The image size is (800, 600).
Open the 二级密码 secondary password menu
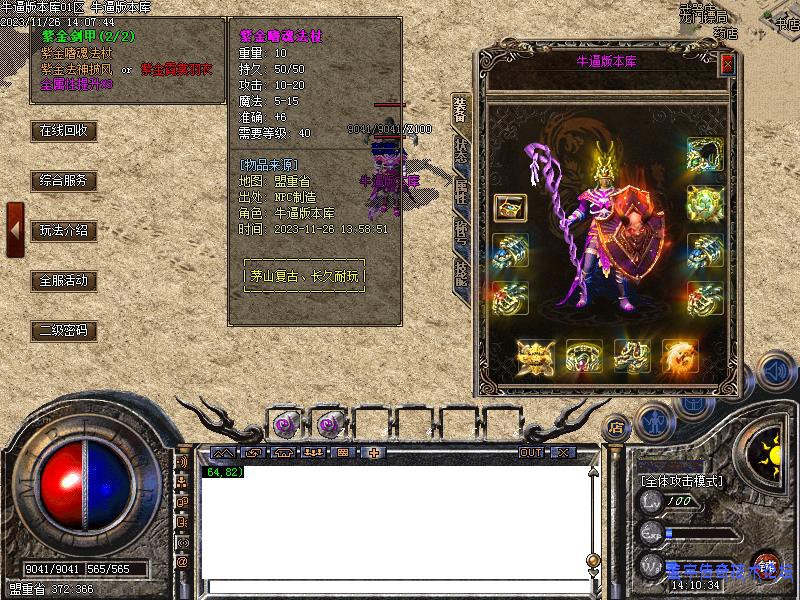coord(63,331)
